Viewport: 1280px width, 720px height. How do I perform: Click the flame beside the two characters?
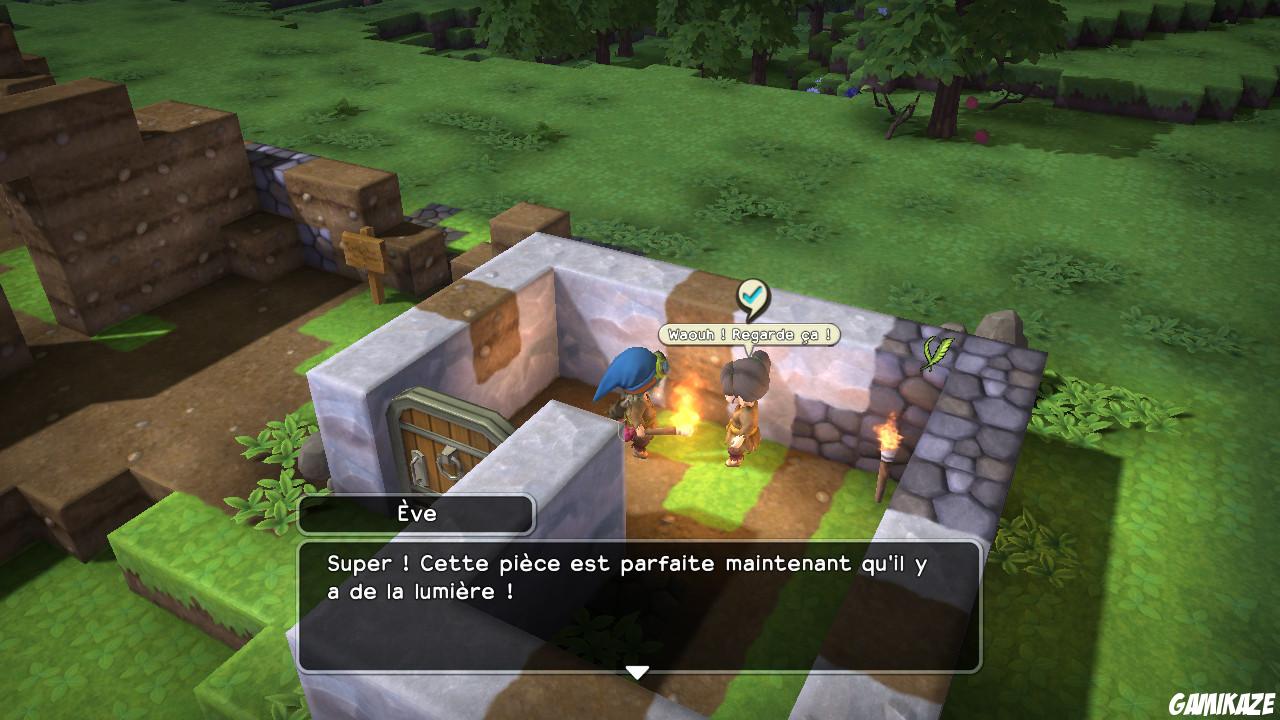[683, 405]
